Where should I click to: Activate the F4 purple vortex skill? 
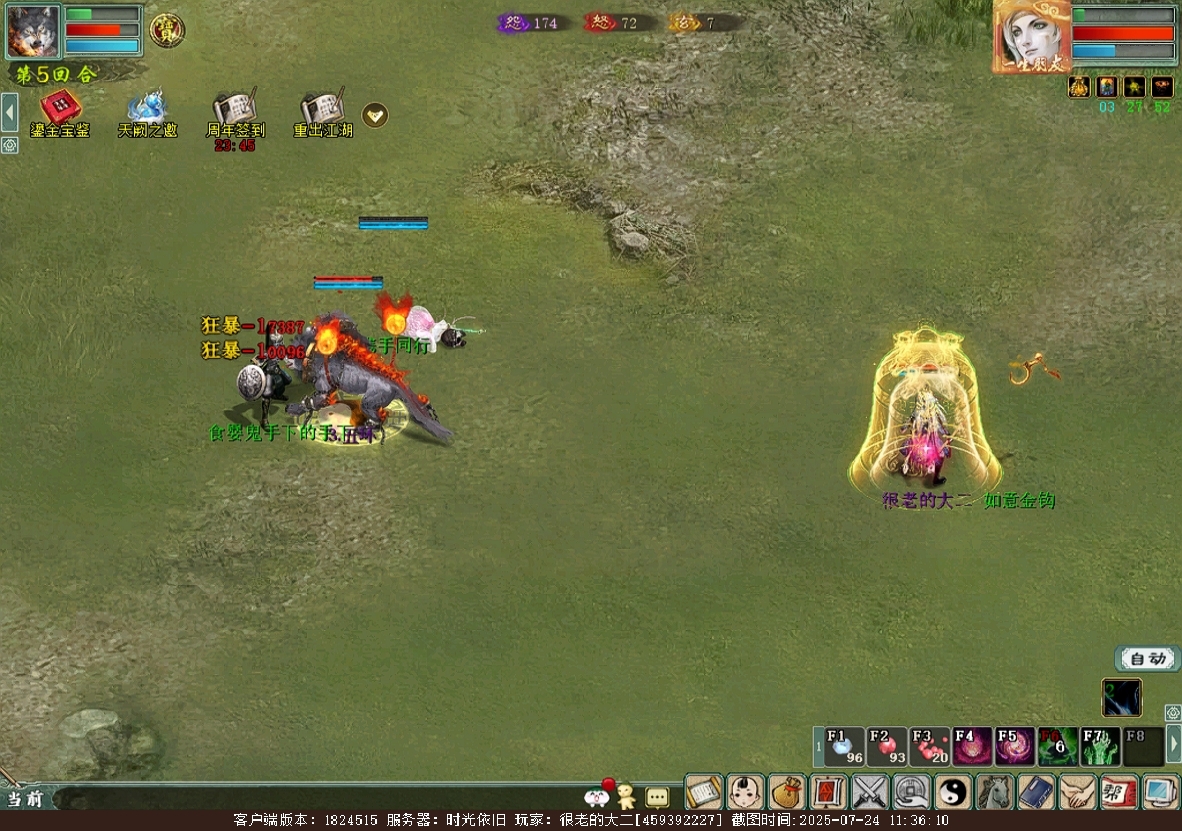(x=972, y=747)
